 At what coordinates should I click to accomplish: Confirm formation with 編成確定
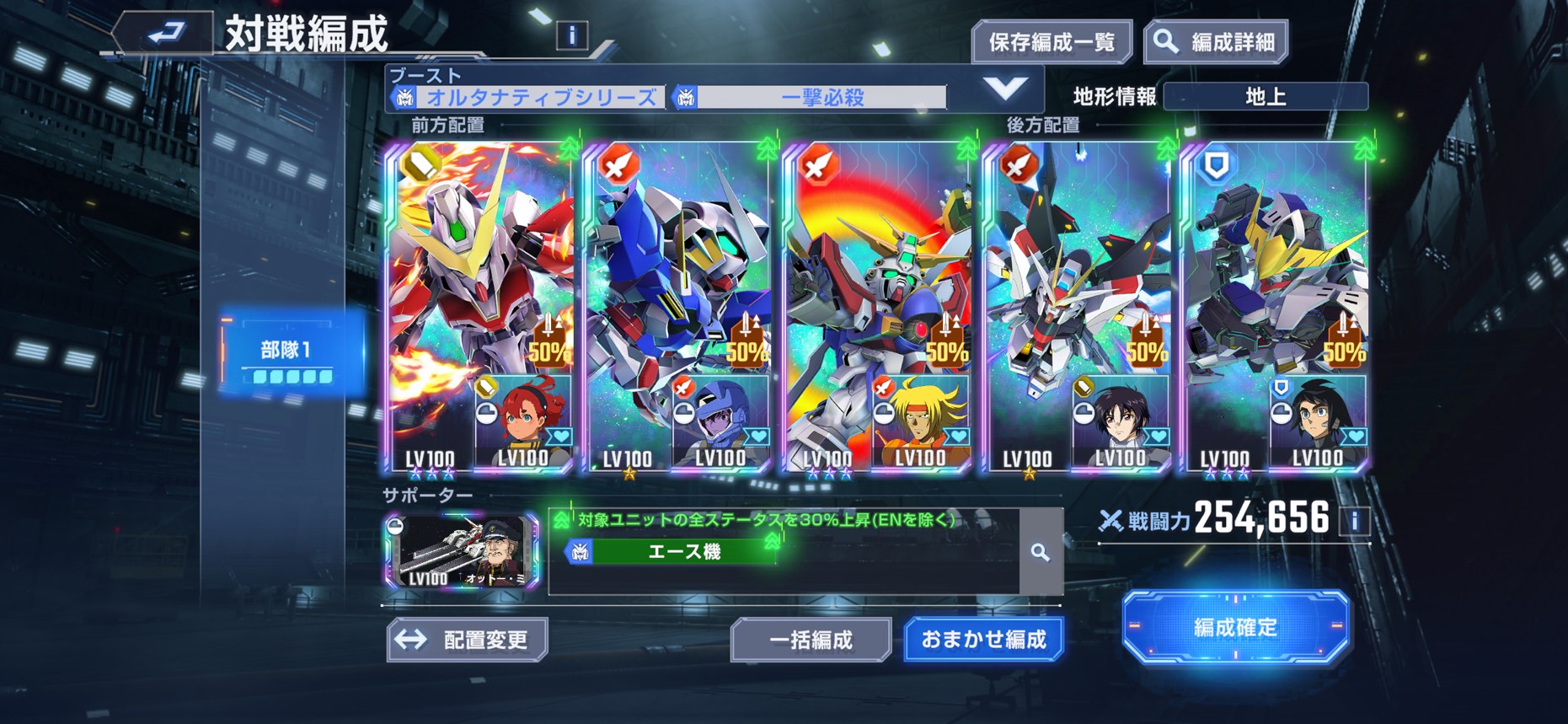1235,627
